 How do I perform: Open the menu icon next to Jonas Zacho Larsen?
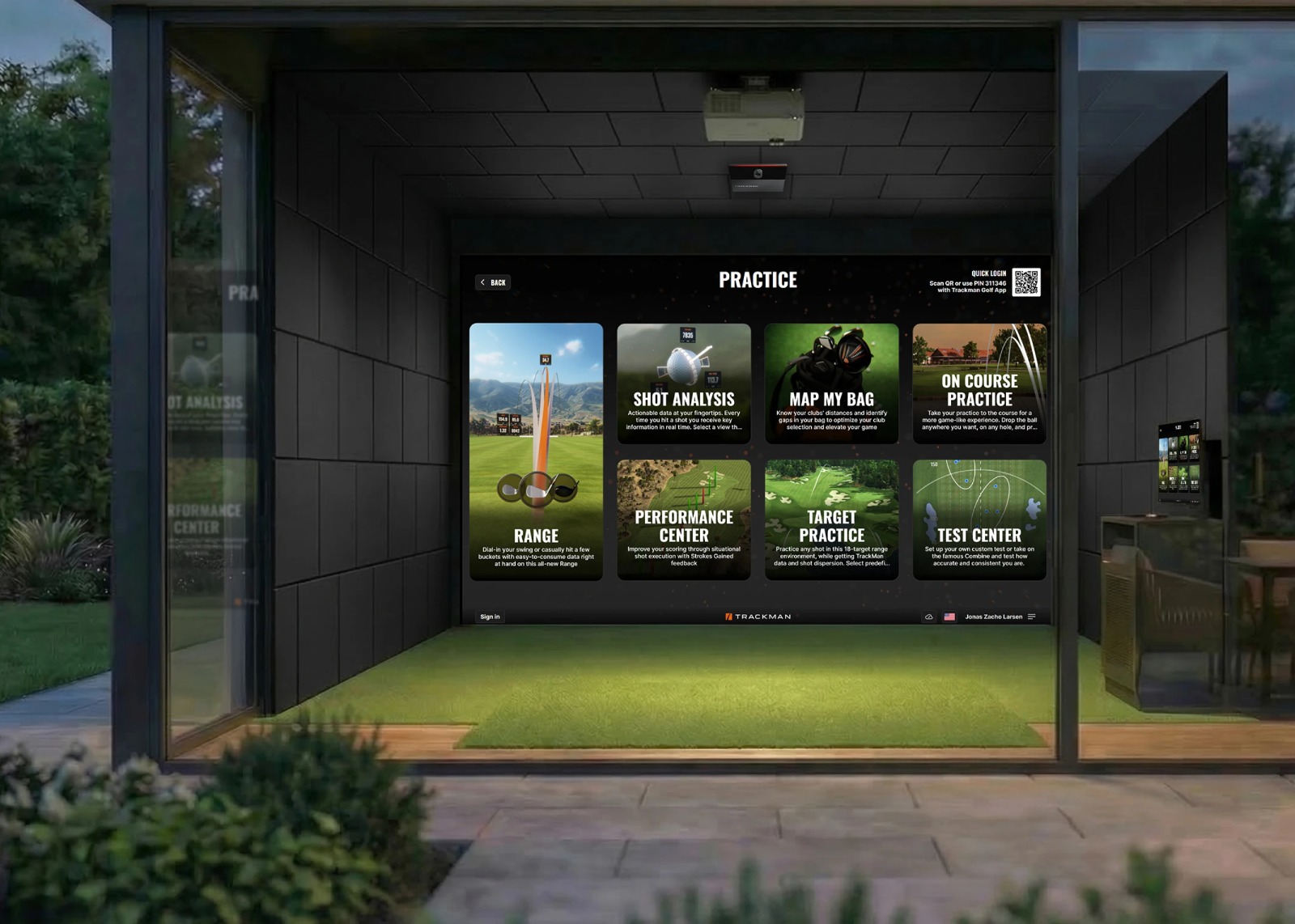1033,616
